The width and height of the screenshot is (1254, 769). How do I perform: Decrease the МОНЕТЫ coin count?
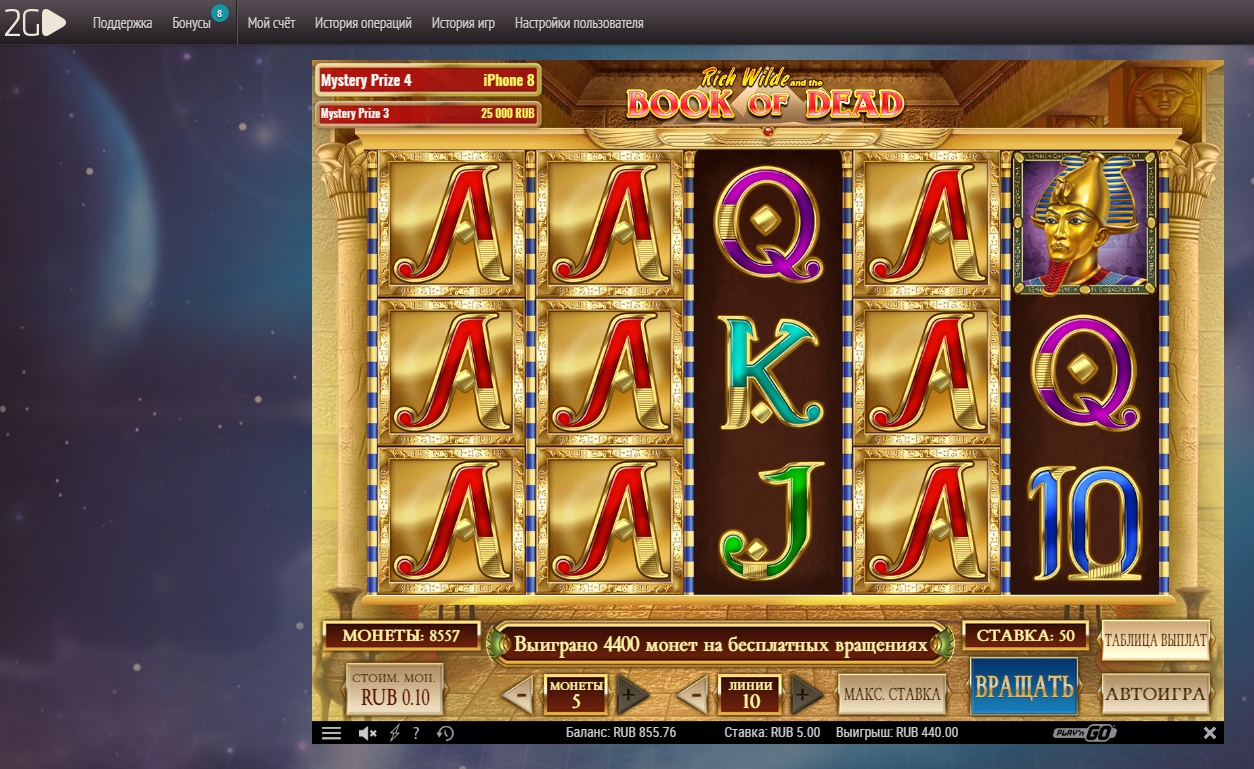(517, 694)
